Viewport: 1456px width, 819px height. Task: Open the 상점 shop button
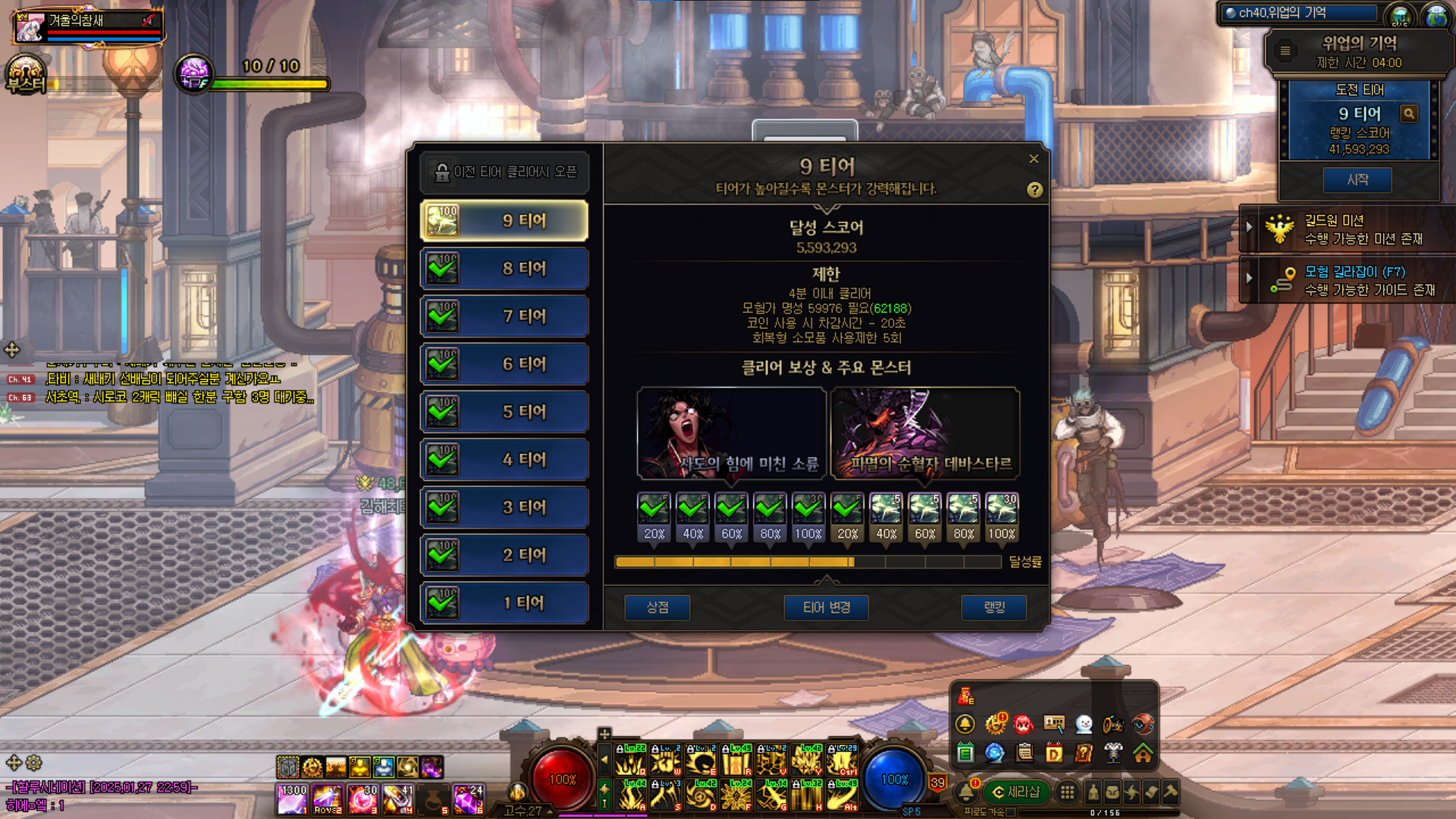(x=657, y=607)
